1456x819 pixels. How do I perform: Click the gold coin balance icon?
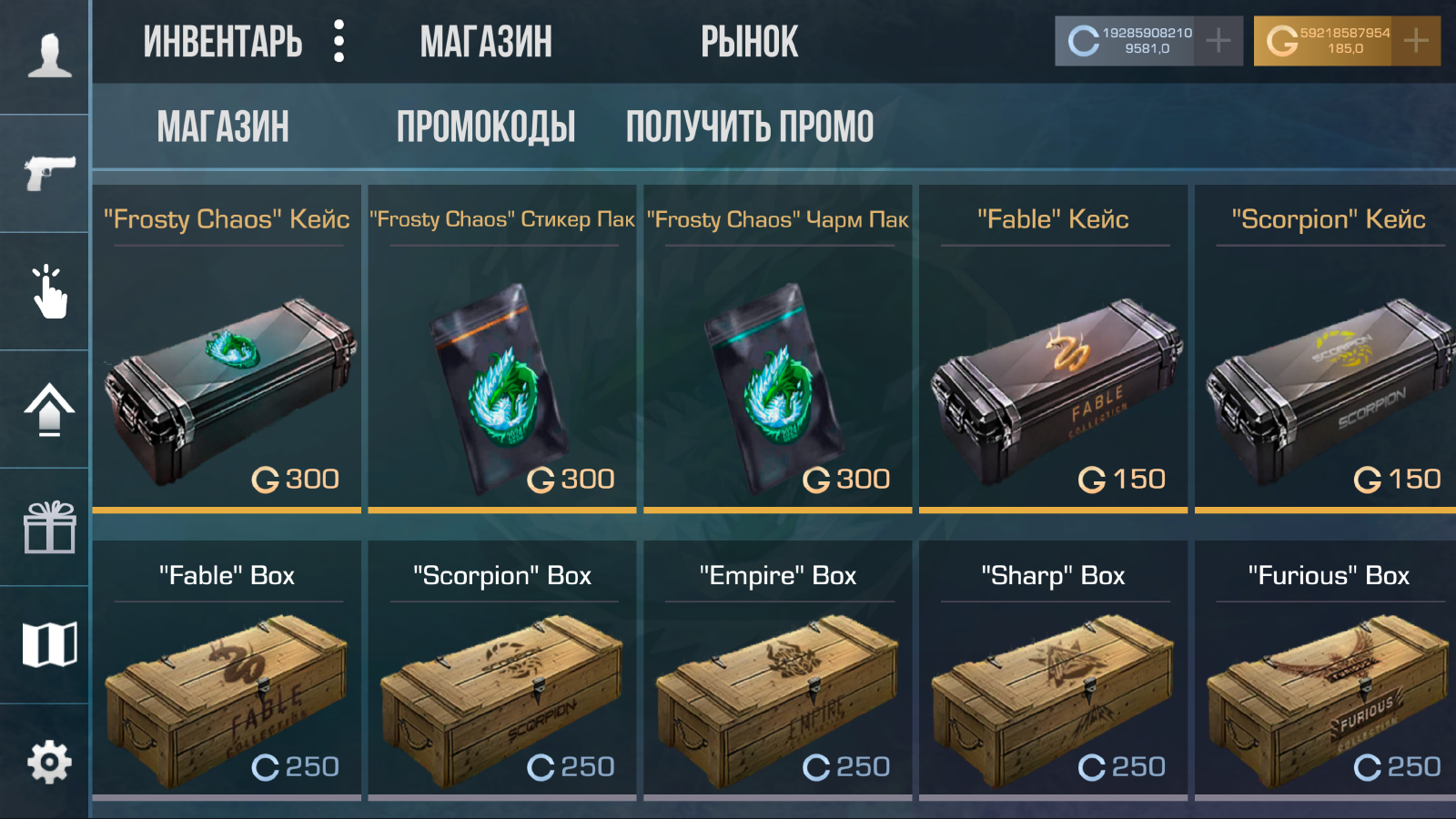[1282, 39]
